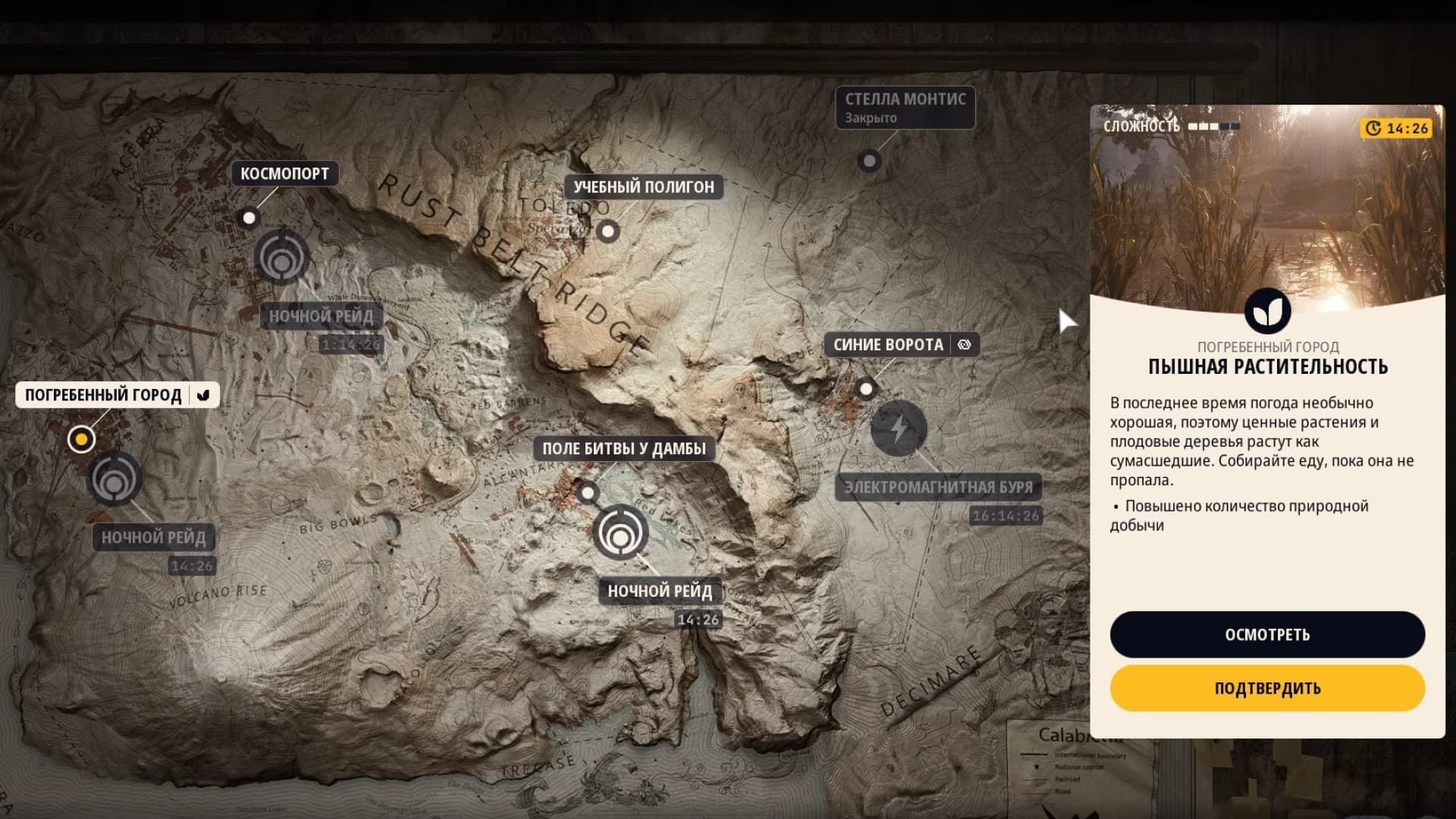
Task: Select the Космопорт map marker
Action: (x=250, y=217)
